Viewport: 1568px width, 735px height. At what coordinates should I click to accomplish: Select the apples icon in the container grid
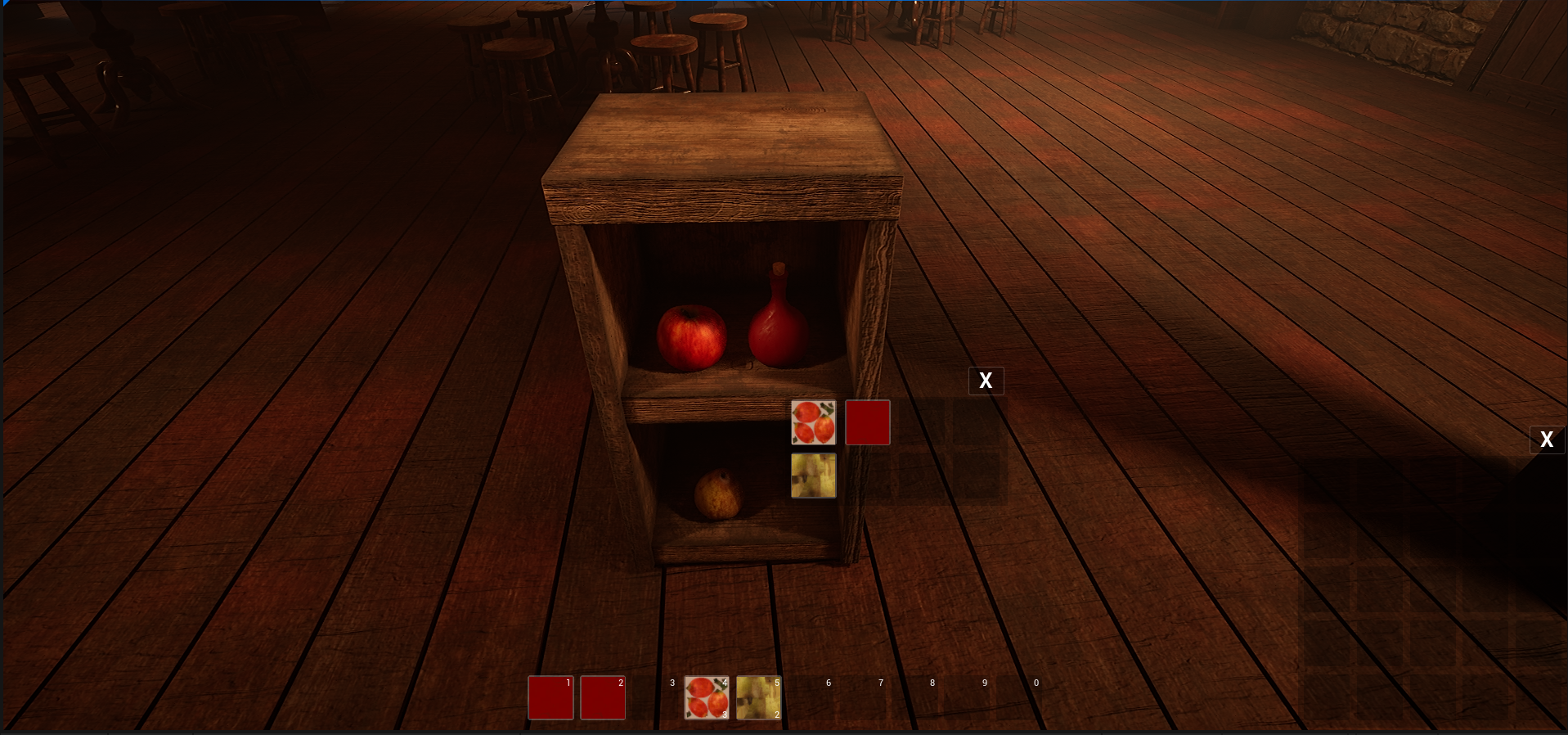click(x=813, y=422)
